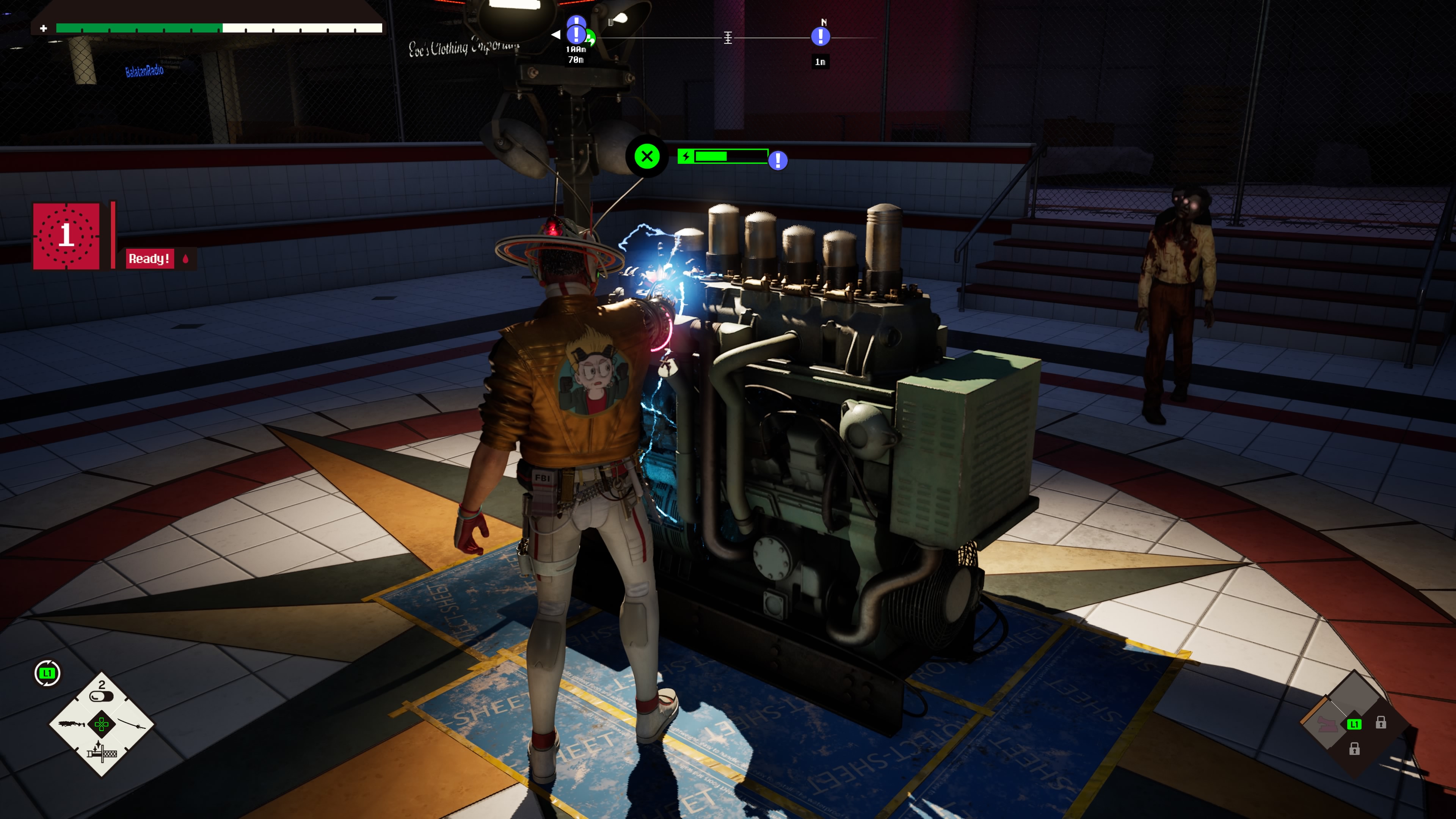Click the objective marker beside the charge bar

pyautogui.click(x=778, y=160)
